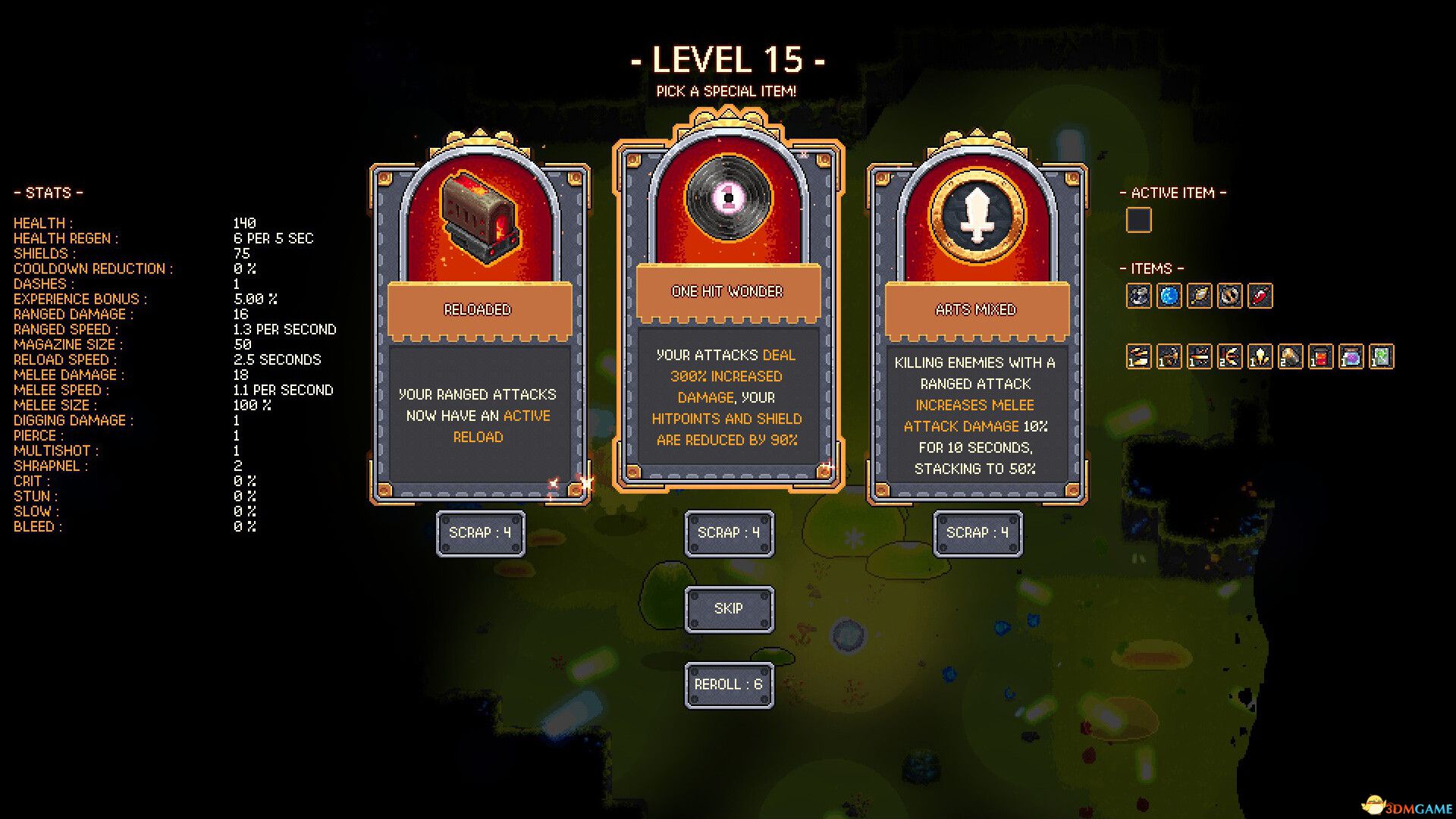
Task: Scrap the Reloaded item
Action: [480, 533]
